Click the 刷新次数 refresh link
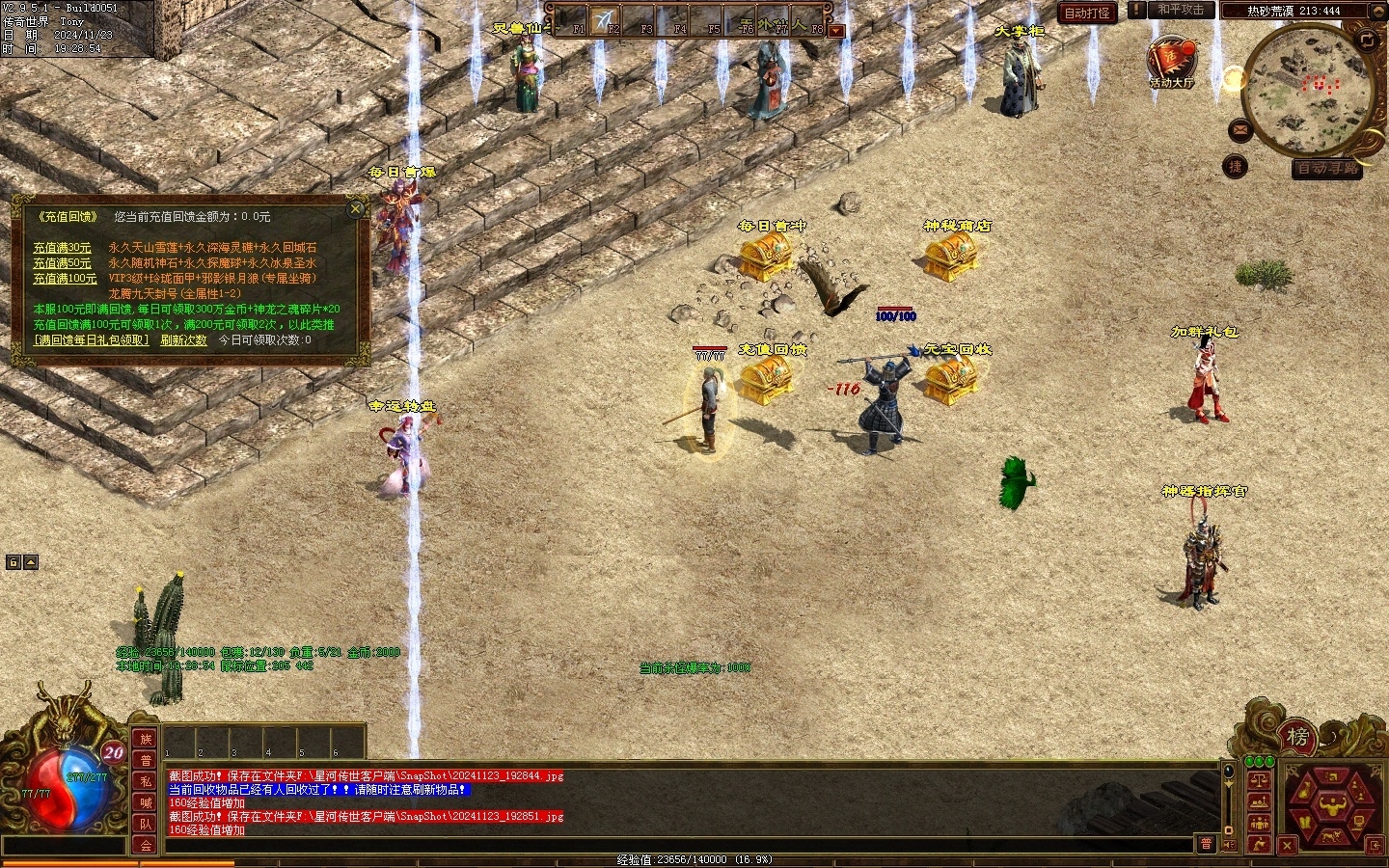 click(183, 340)
